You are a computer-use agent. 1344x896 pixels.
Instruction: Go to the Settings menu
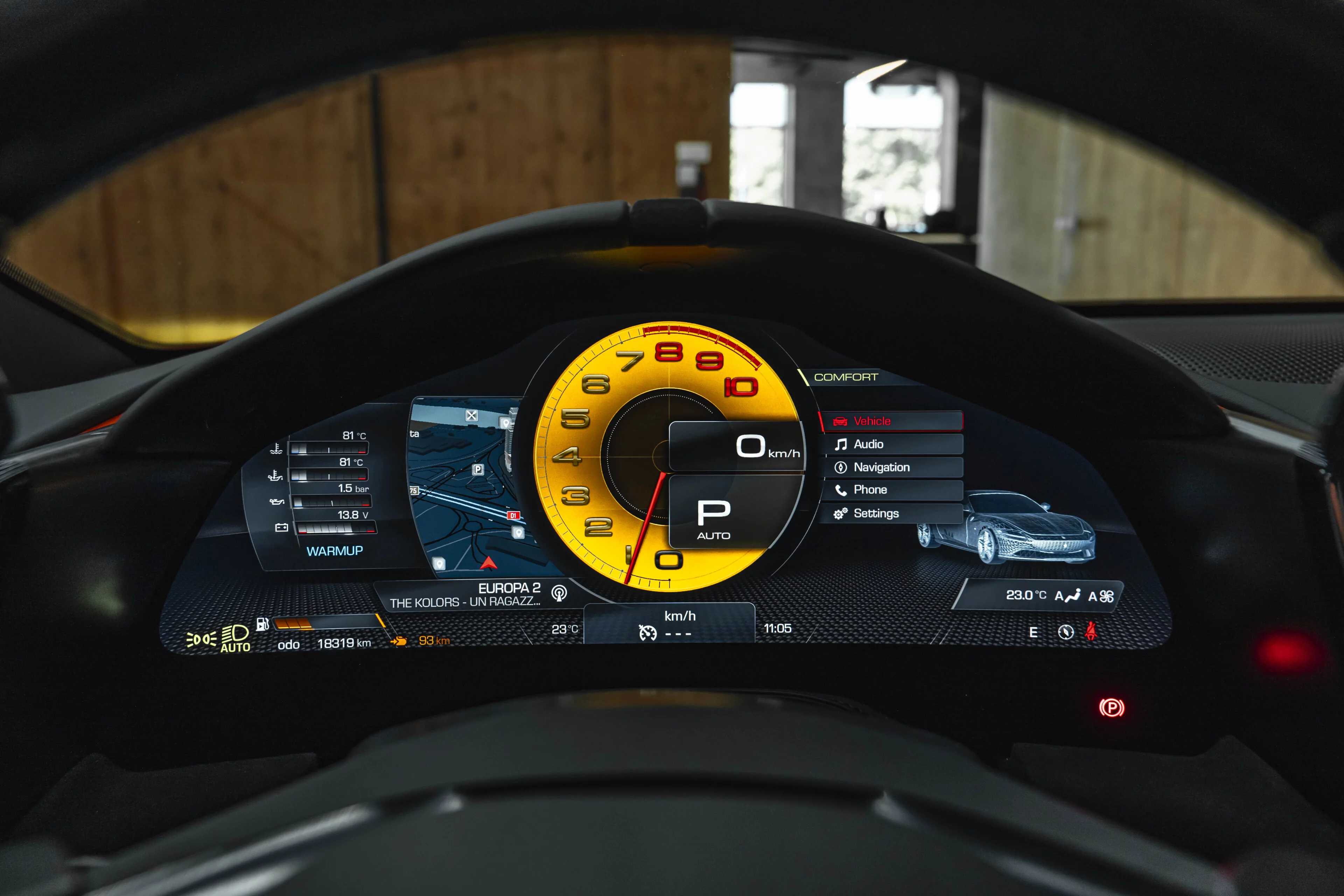pyautogui.click(x=891, y=513)
